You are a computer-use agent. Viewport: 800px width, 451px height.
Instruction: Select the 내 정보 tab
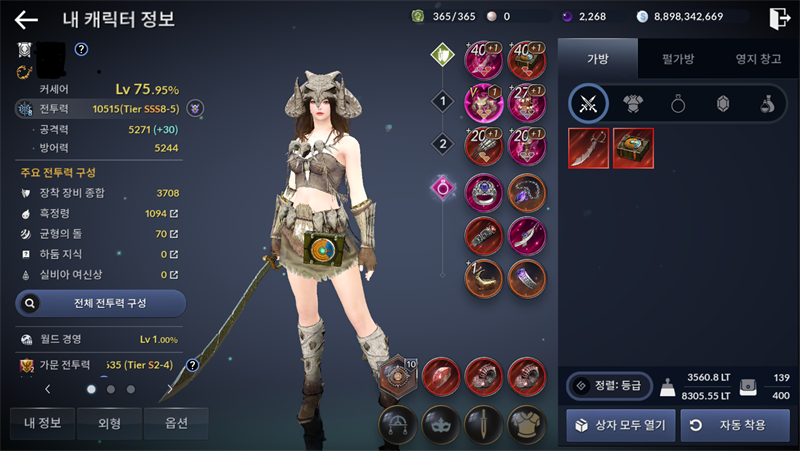tap(43, 423)
